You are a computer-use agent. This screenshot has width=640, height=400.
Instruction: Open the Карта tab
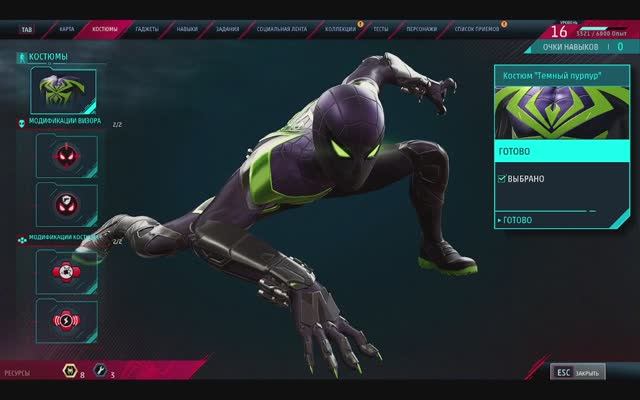click(x=66, y=29)
